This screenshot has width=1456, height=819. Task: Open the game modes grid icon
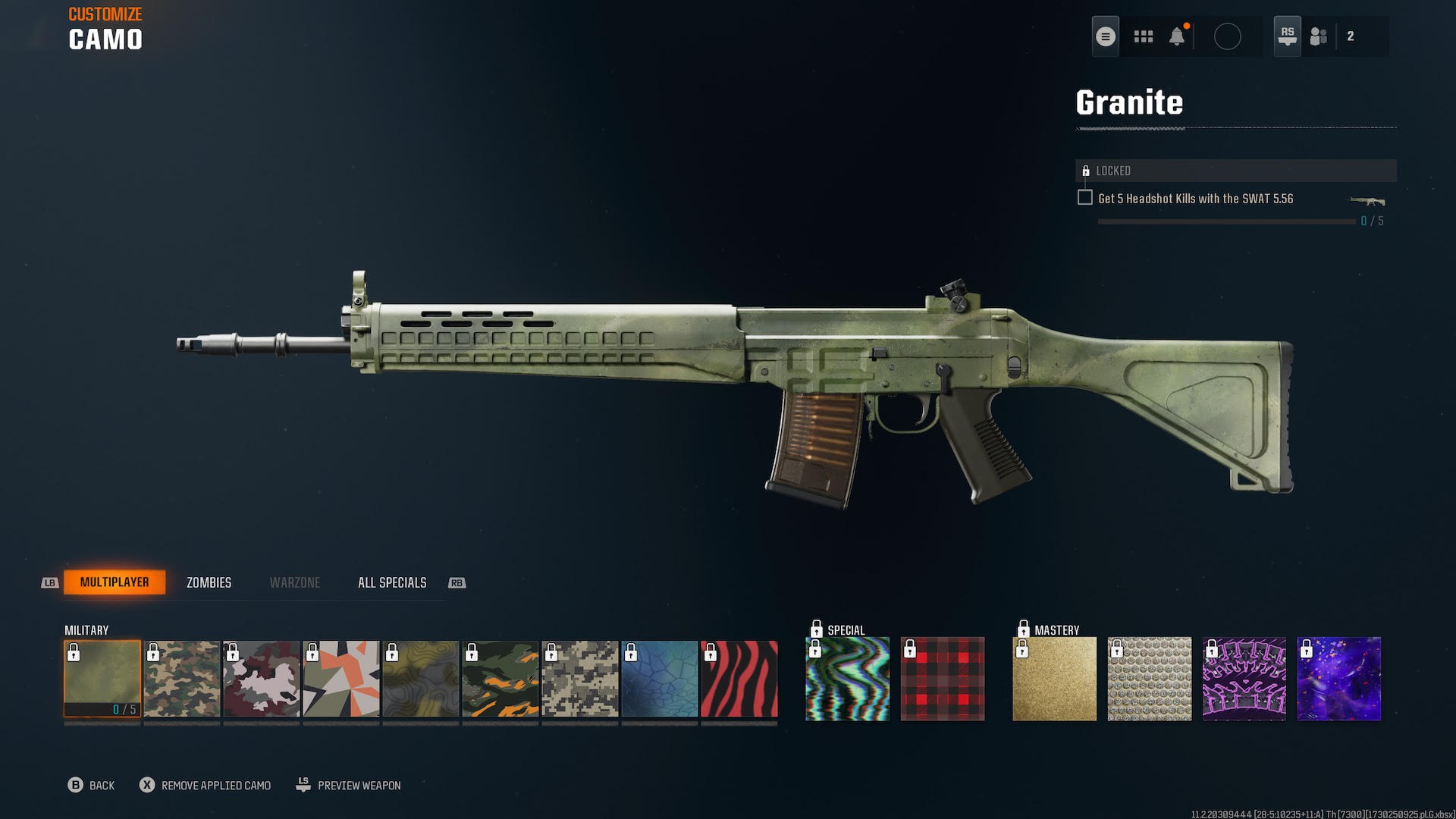pyautogui.click(x=1144, y=35)
